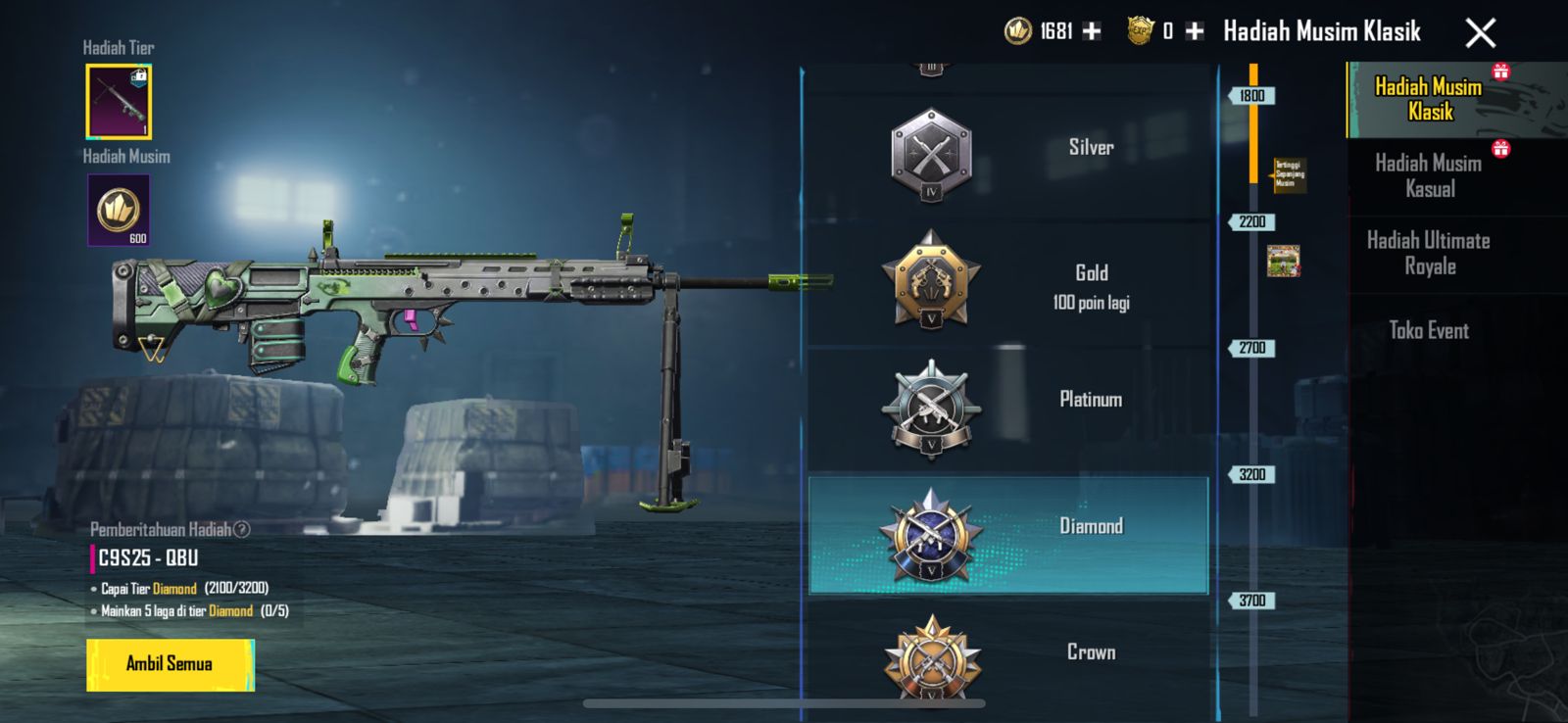Close the Hadiah Musim Klasik screen
1568x723 pixels.
click(x=1480, y=33)
